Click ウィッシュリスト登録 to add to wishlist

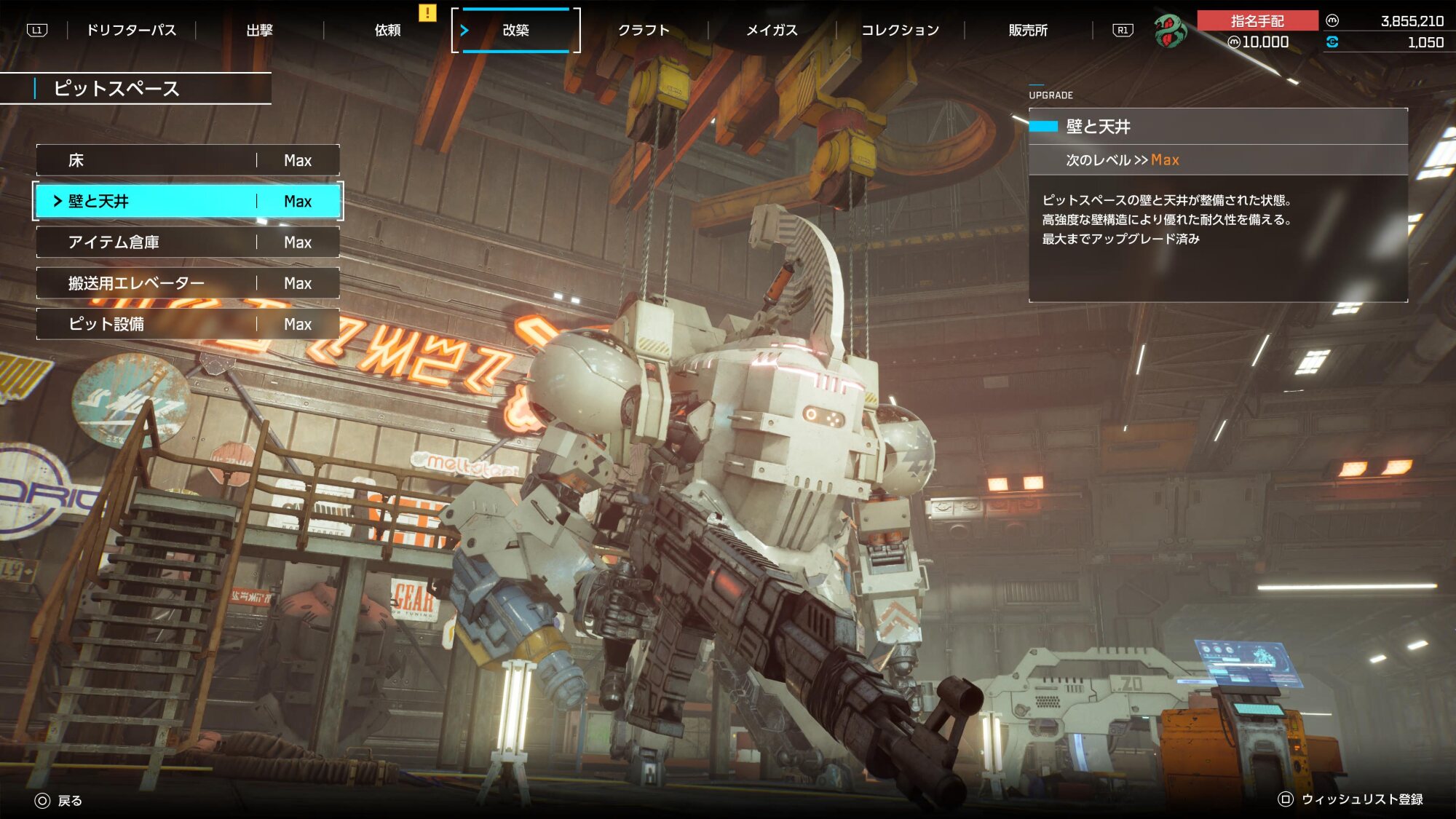point(1351,799)
